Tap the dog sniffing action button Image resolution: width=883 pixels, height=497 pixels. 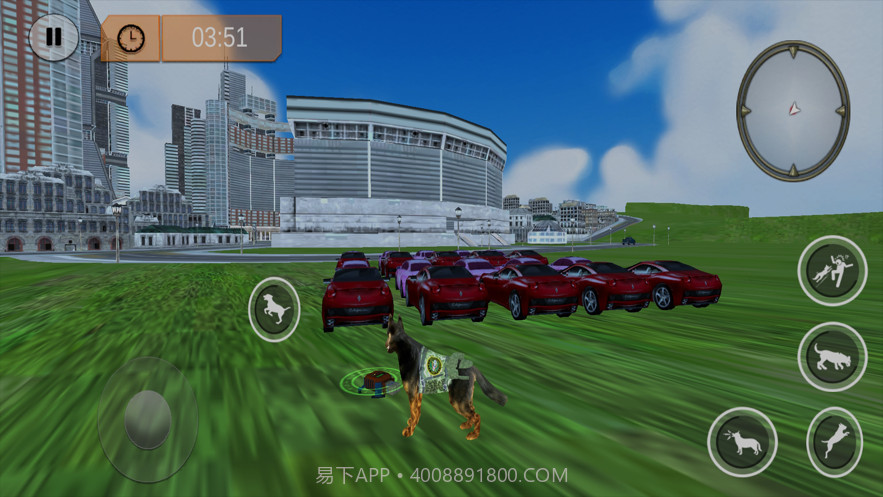click(832, 356)
